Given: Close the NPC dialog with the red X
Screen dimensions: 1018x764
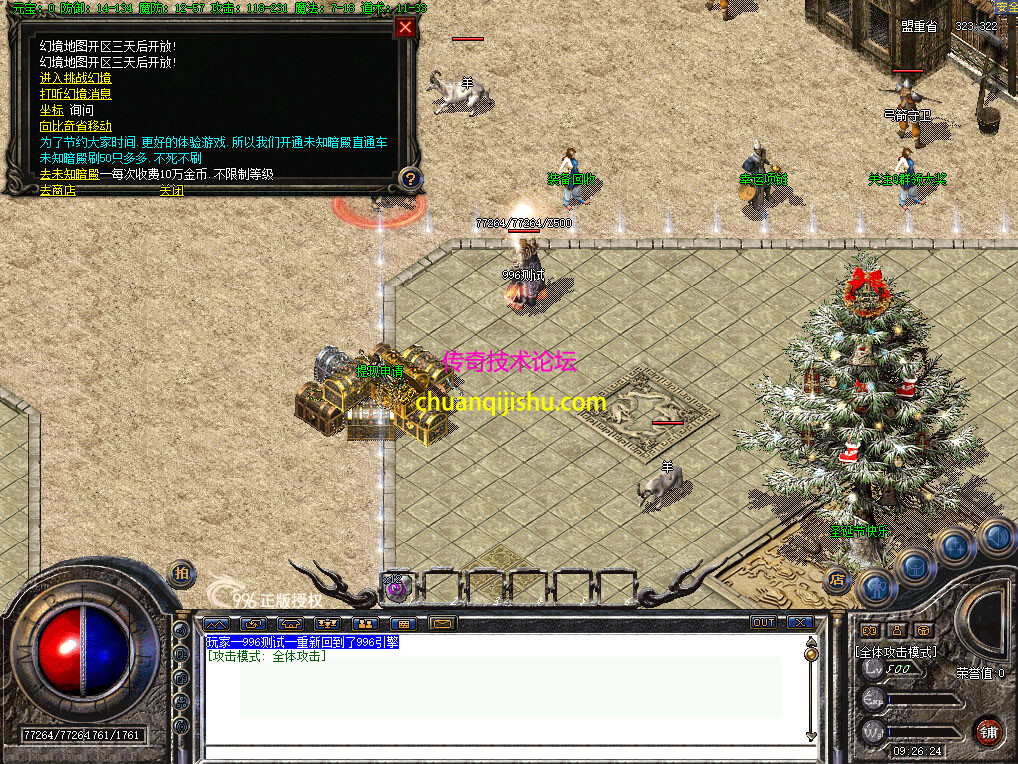Looking at the screenshot, I should pos(405,28).
